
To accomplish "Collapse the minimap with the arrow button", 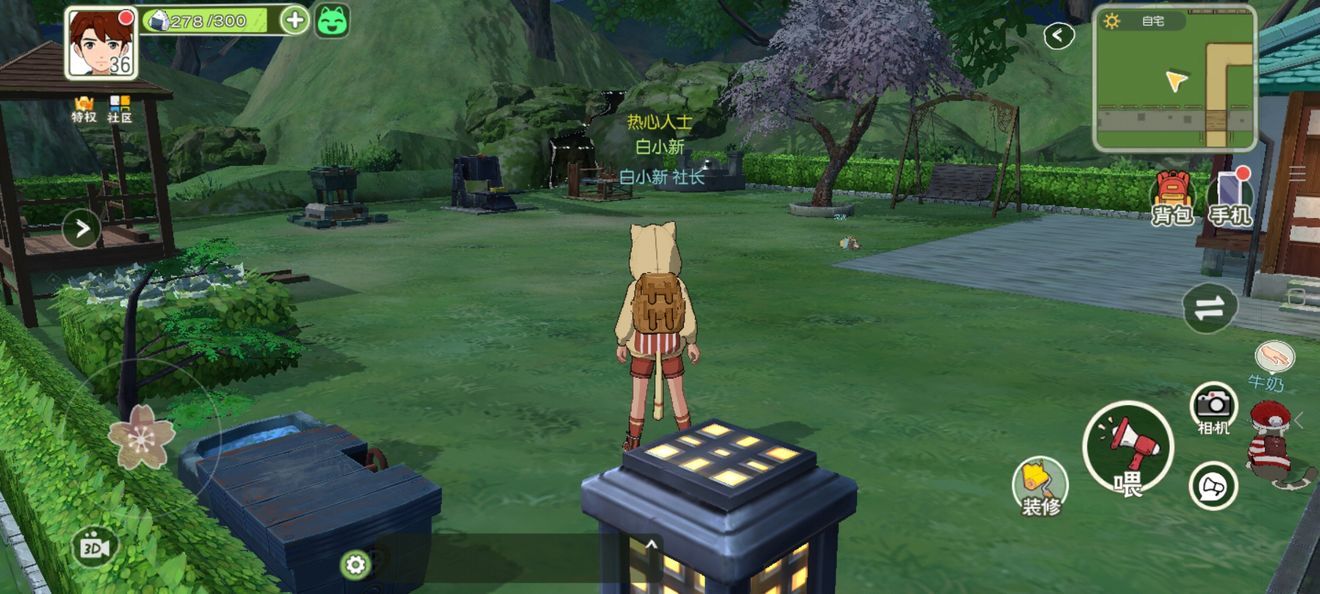I will (x=1058, y=37).
